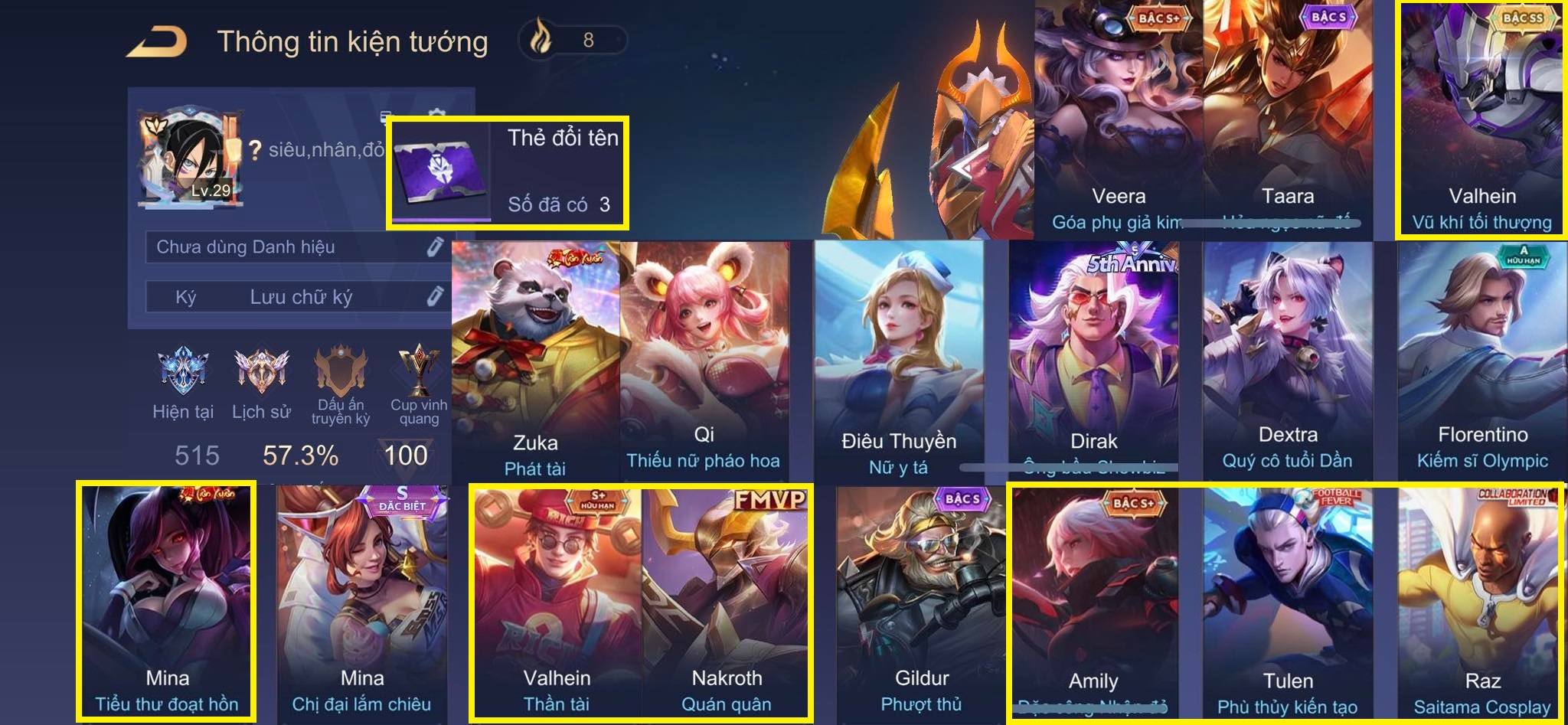Screen dimensions: 1568x725
Task: Select the Taara skin card
Action: pos(1288,119)
